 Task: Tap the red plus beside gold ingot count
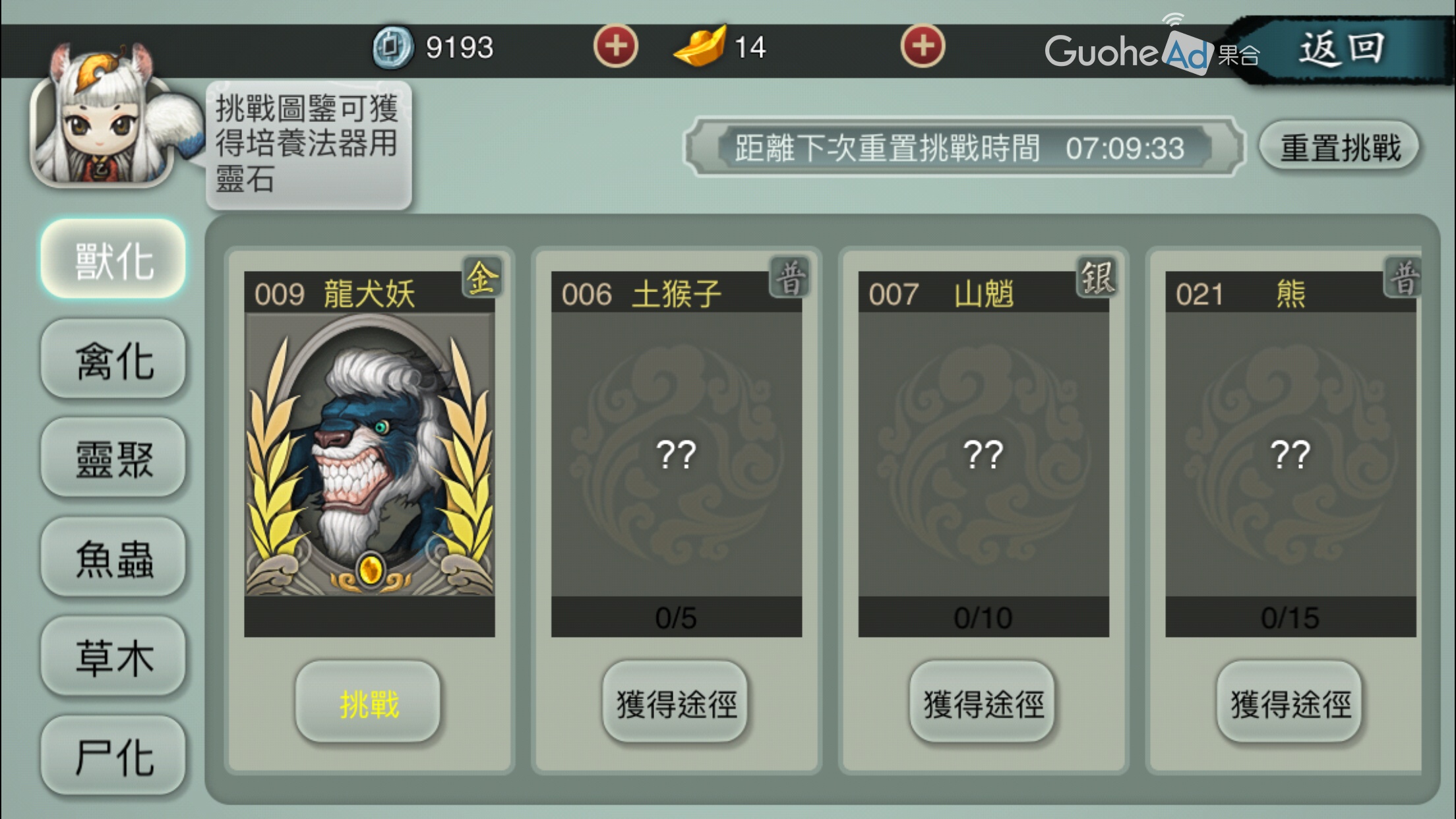click(925, 46)
